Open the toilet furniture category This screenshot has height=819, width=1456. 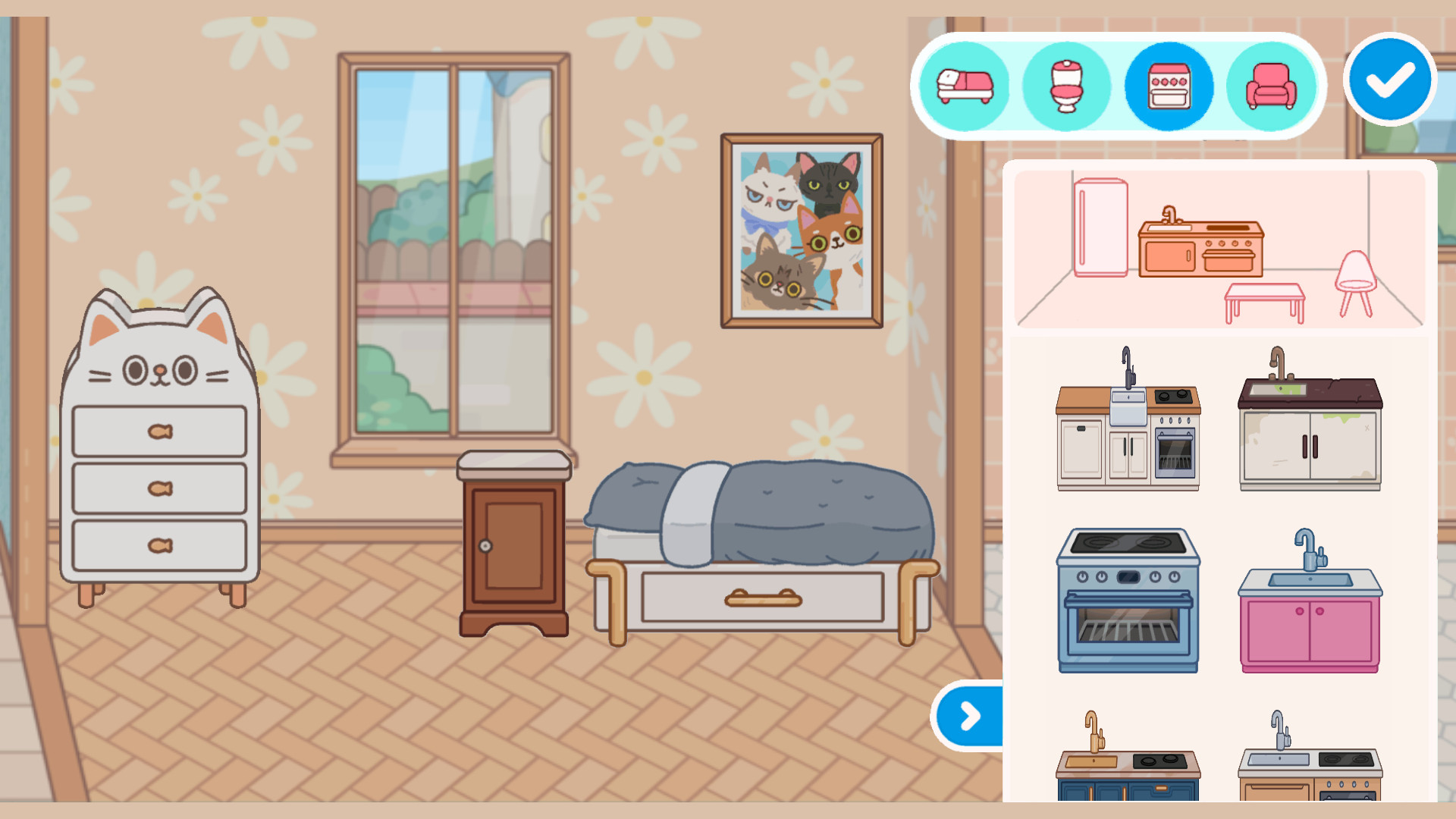coord(1065,86)
